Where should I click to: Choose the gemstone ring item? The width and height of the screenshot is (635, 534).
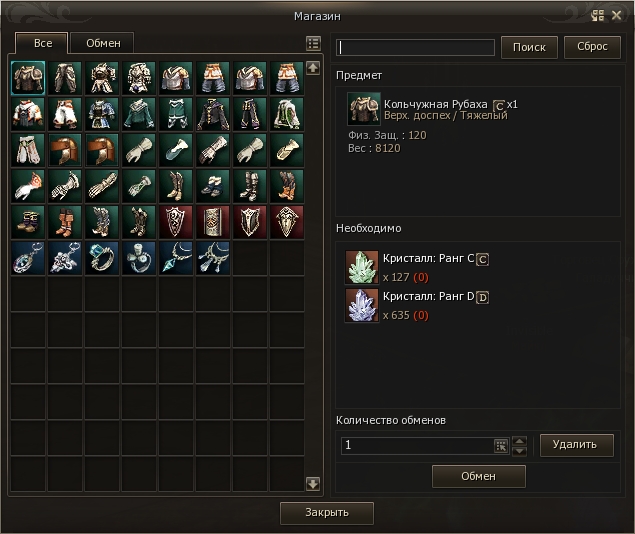[x=102, y=258]
